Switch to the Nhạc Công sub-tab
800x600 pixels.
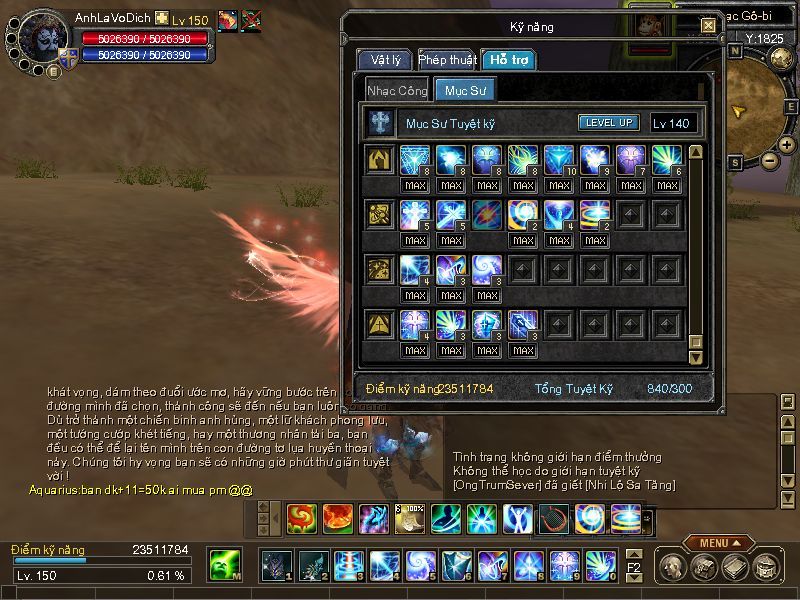click(x=397, y=90)
